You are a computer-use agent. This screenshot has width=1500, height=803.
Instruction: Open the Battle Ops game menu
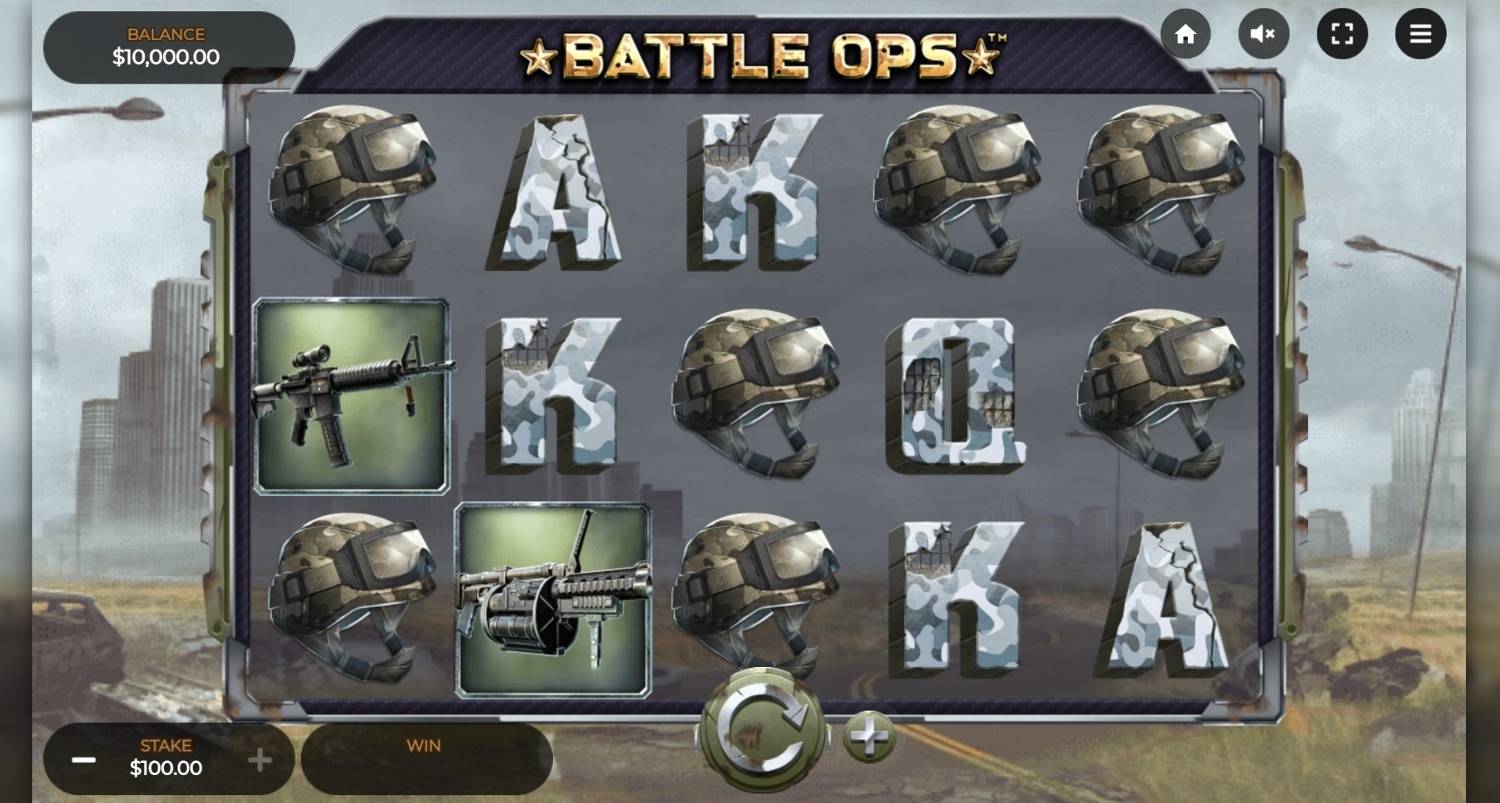(1419, 33)
